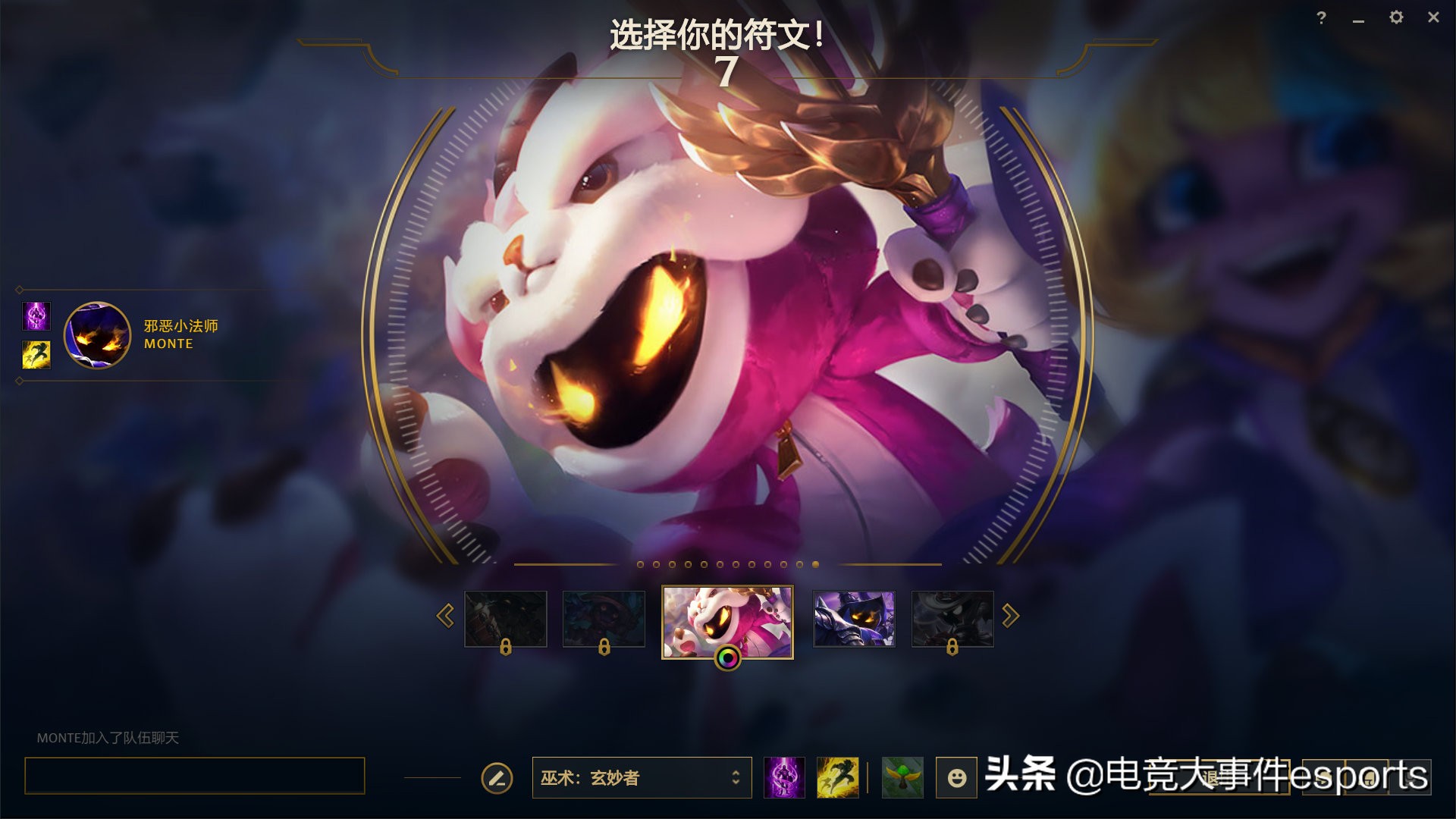Screen dimensions: 1456x819
Task: Click the MONTE player name
Action: point(168,344)
